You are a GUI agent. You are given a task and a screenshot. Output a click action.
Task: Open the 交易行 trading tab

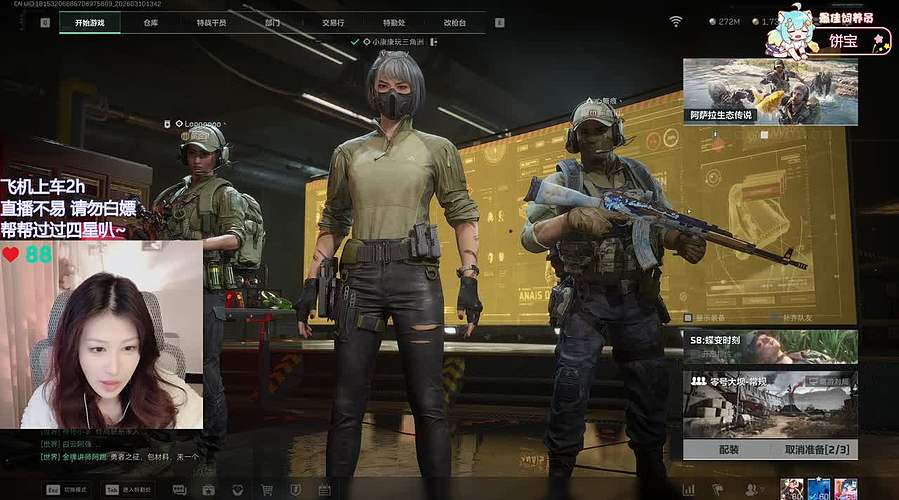pyautogui.click(x=333, y=21)
